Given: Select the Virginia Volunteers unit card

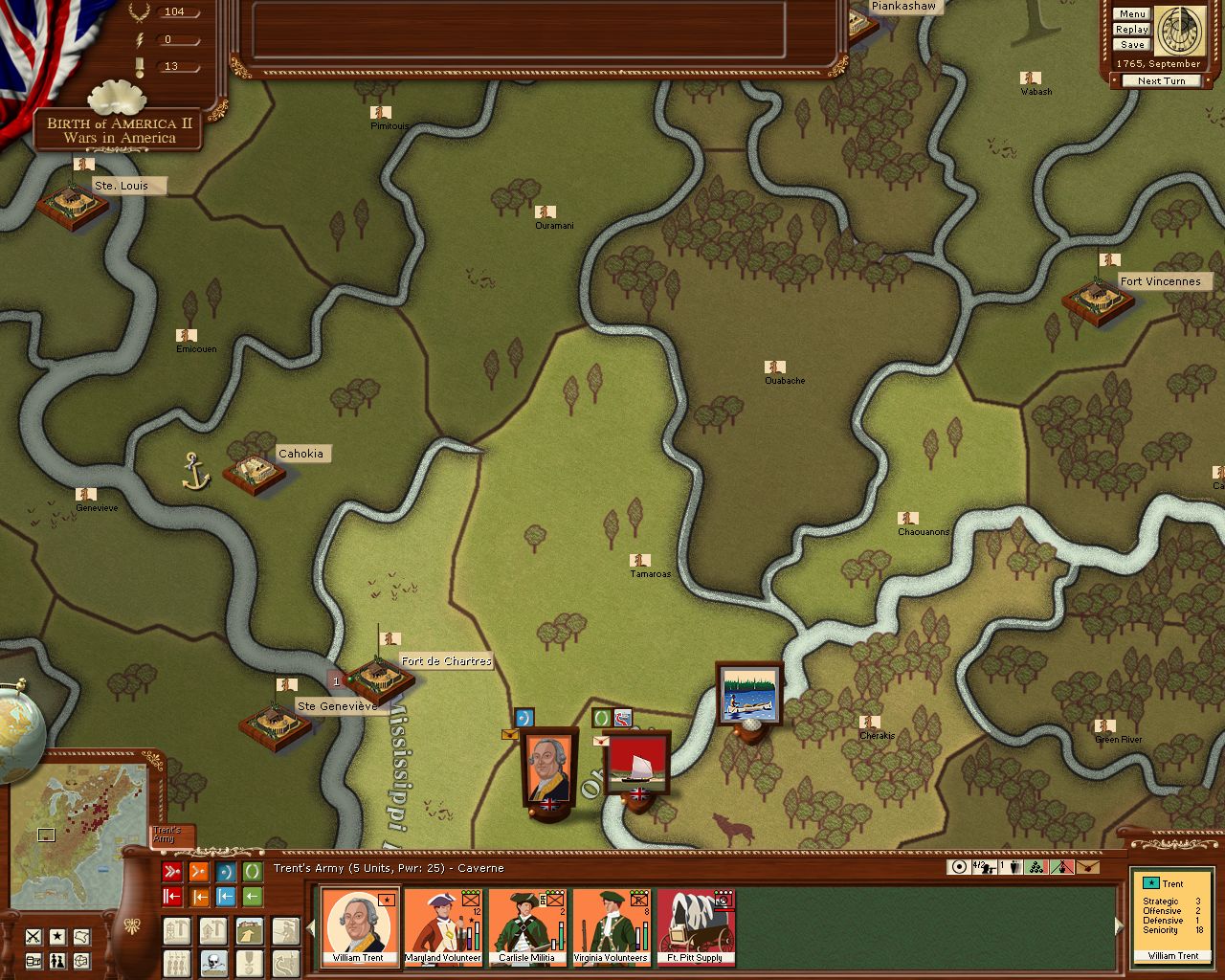Looking at the screenshot, I should (612, 926).
